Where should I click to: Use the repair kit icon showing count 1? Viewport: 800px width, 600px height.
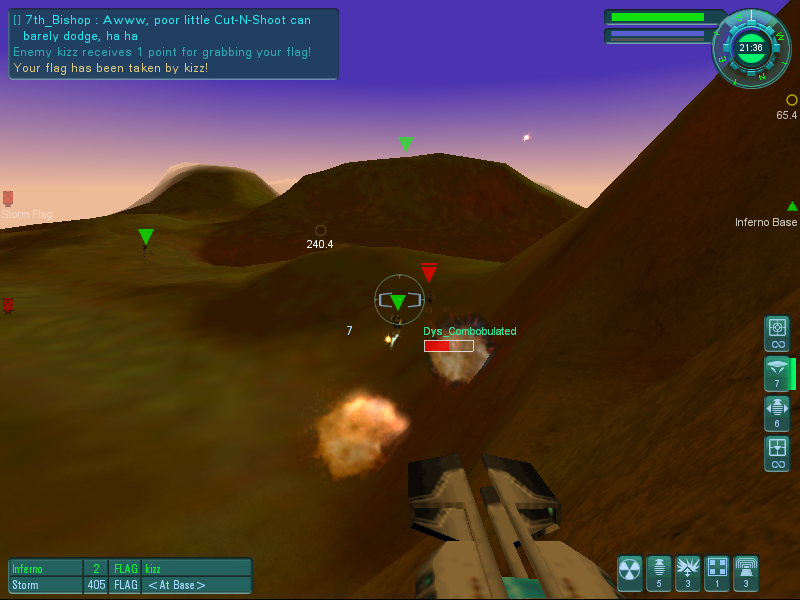click(717, 573)
